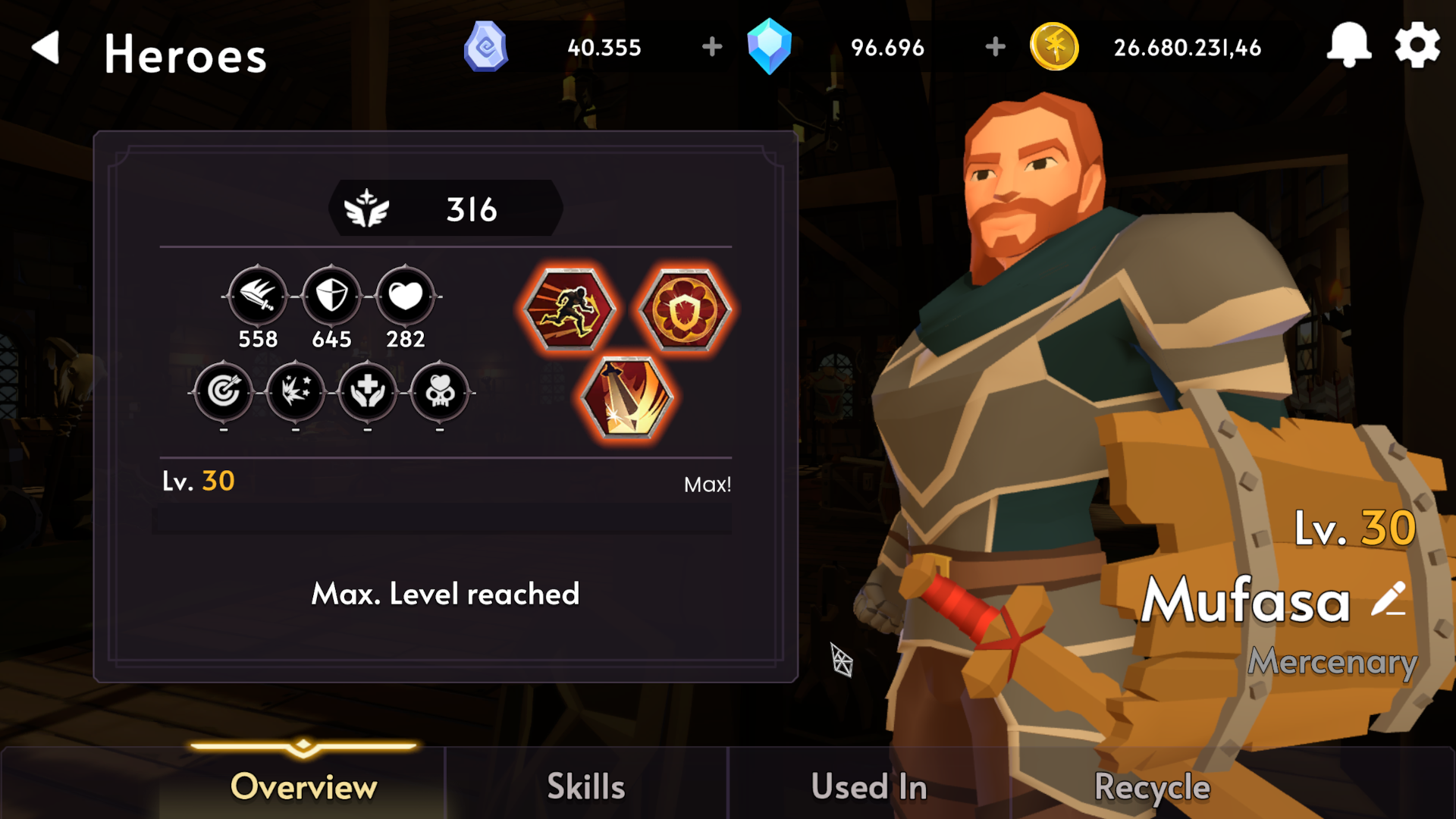This screenshot has width=1456, height=819.
Task: Click the hero power rating badge
Action: pyautogui.click(x=446, y=209)
